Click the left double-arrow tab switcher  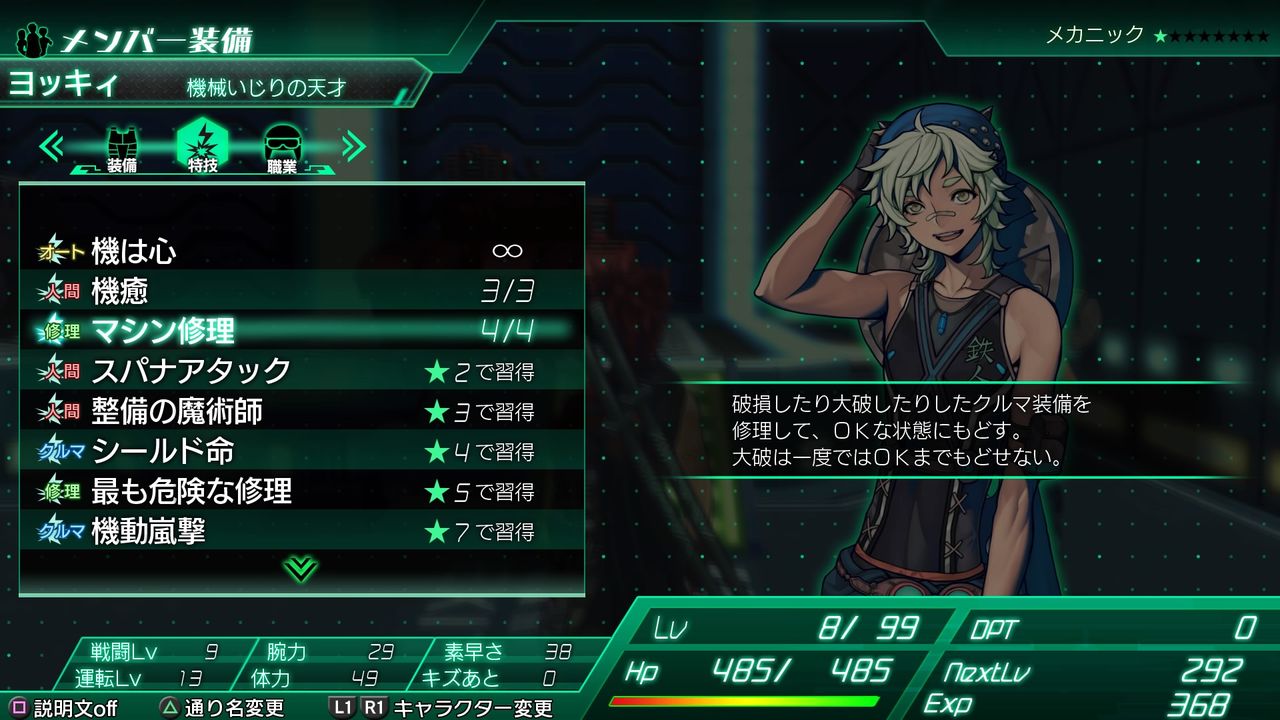(52, 146)
